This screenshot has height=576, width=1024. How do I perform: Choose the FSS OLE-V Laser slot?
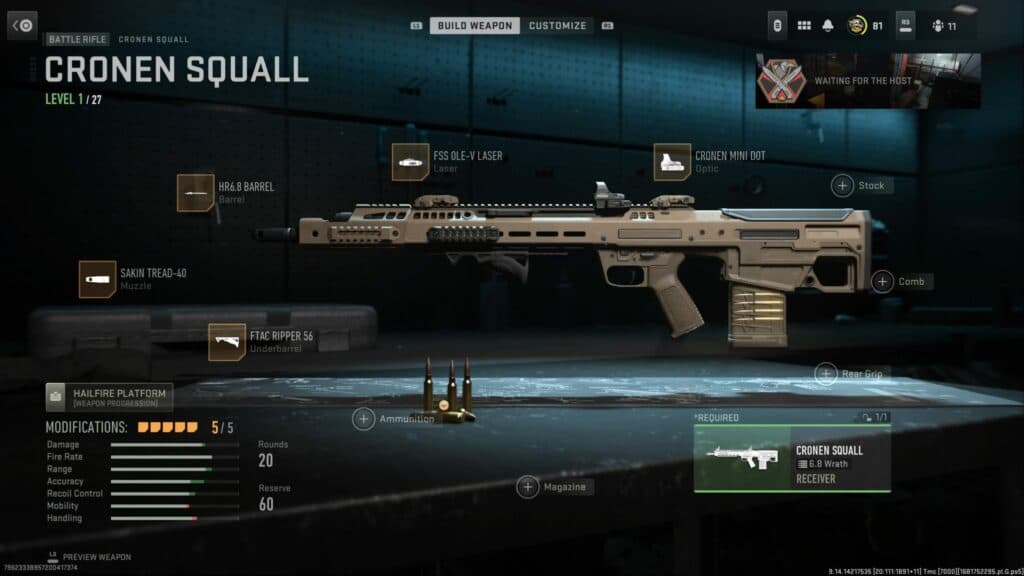pos(410,162)
